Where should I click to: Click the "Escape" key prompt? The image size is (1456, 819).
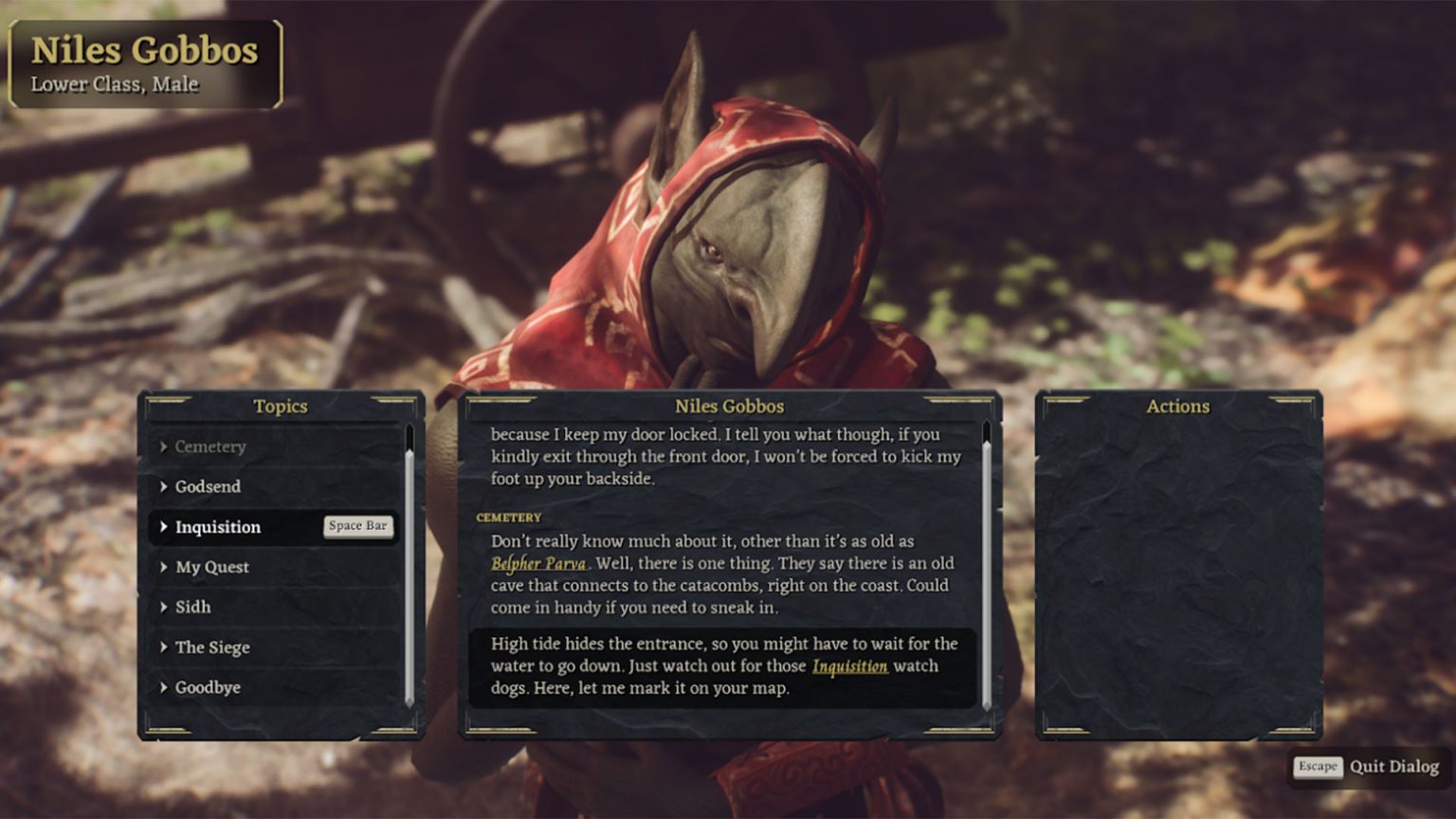point(1319,768)
